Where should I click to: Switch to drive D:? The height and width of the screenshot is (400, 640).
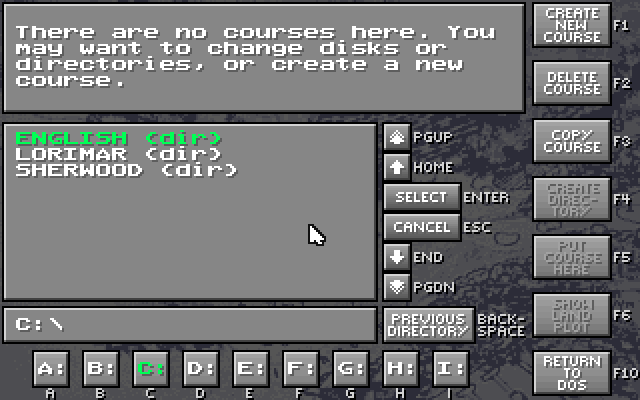point(200,368)
